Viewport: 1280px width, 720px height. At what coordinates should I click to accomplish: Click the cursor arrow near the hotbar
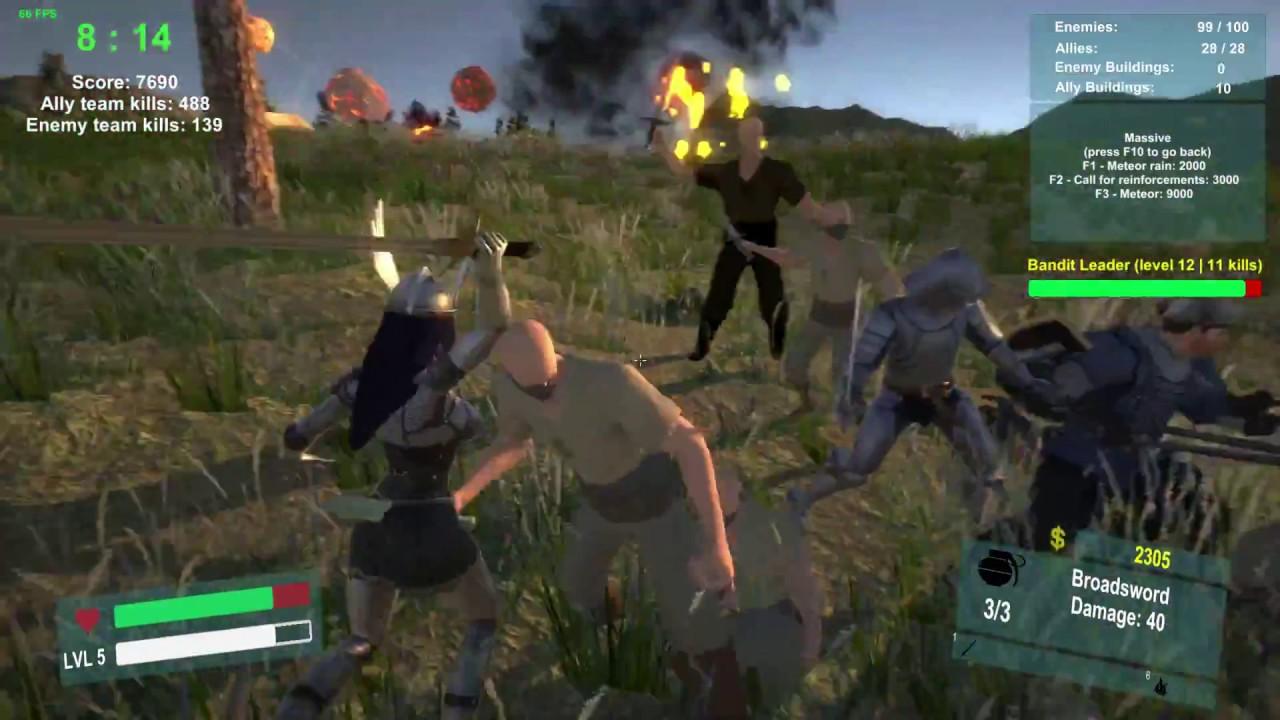(x=1160, y=690)
